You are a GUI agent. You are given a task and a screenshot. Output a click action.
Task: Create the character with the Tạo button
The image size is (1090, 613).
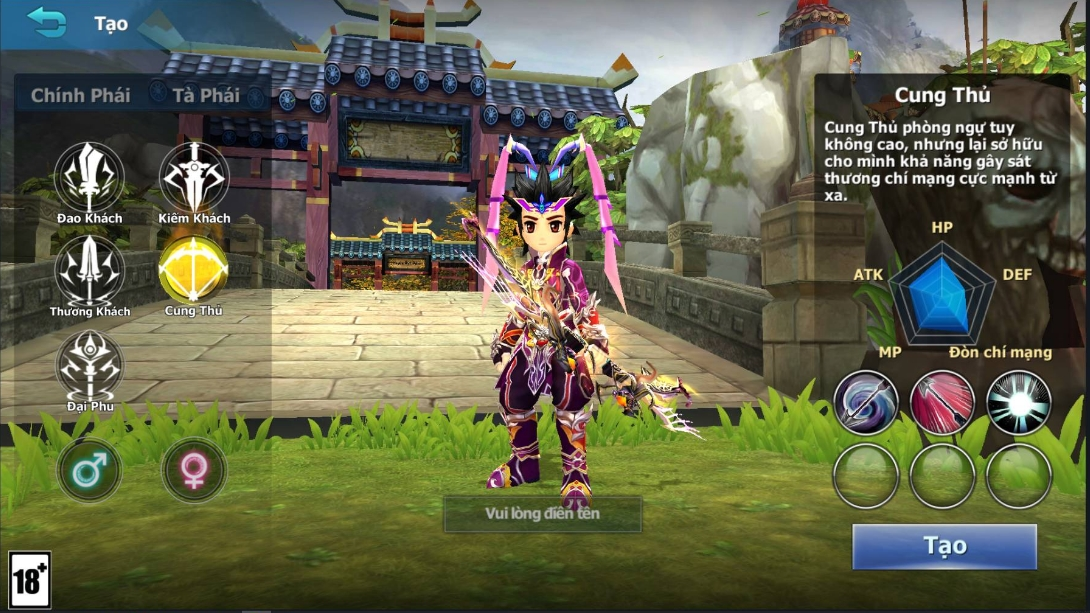pos(944,546)
